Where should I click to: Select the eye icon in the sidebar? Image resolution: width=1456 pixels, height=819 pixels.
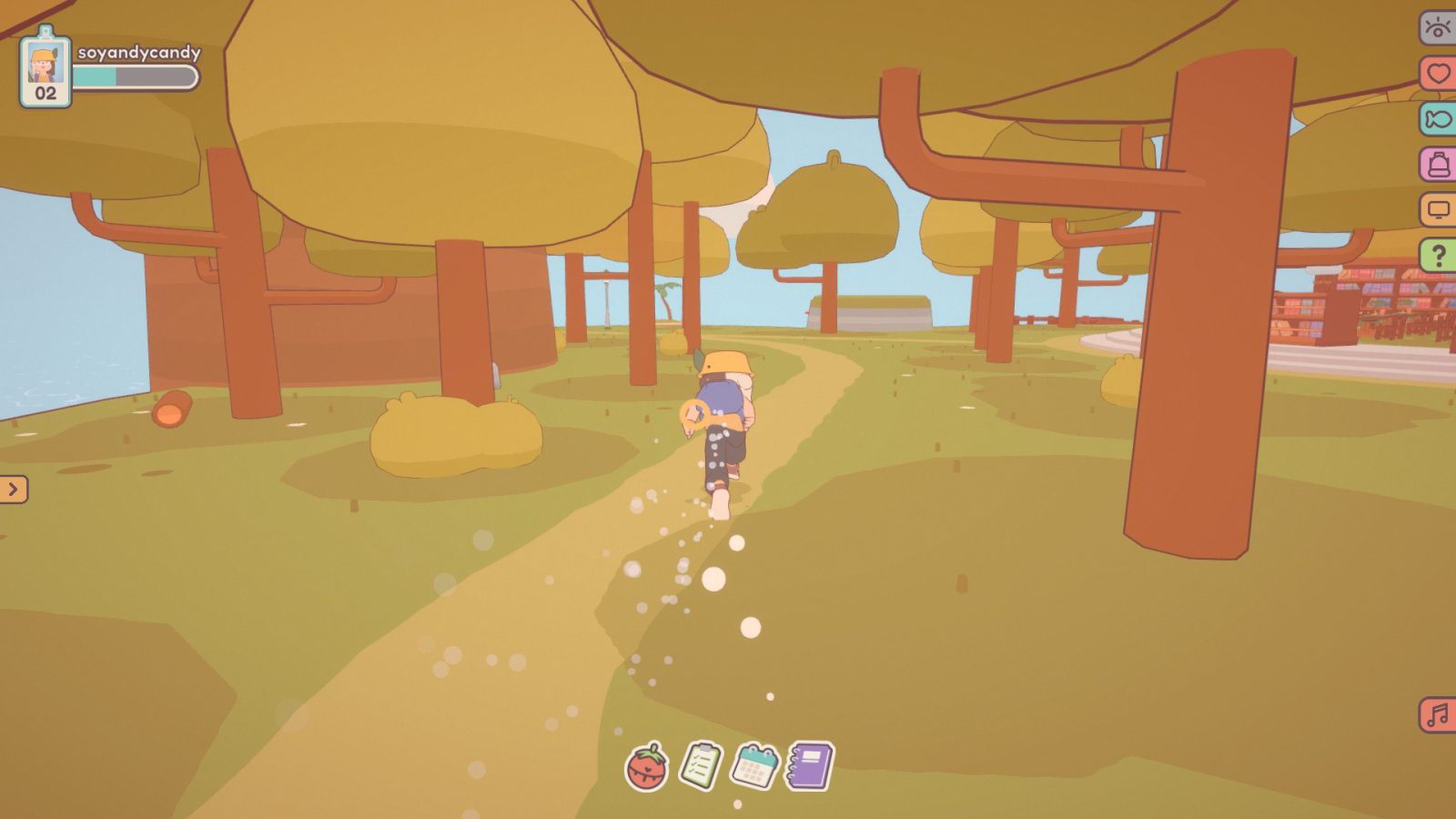tap(1436, 30)
